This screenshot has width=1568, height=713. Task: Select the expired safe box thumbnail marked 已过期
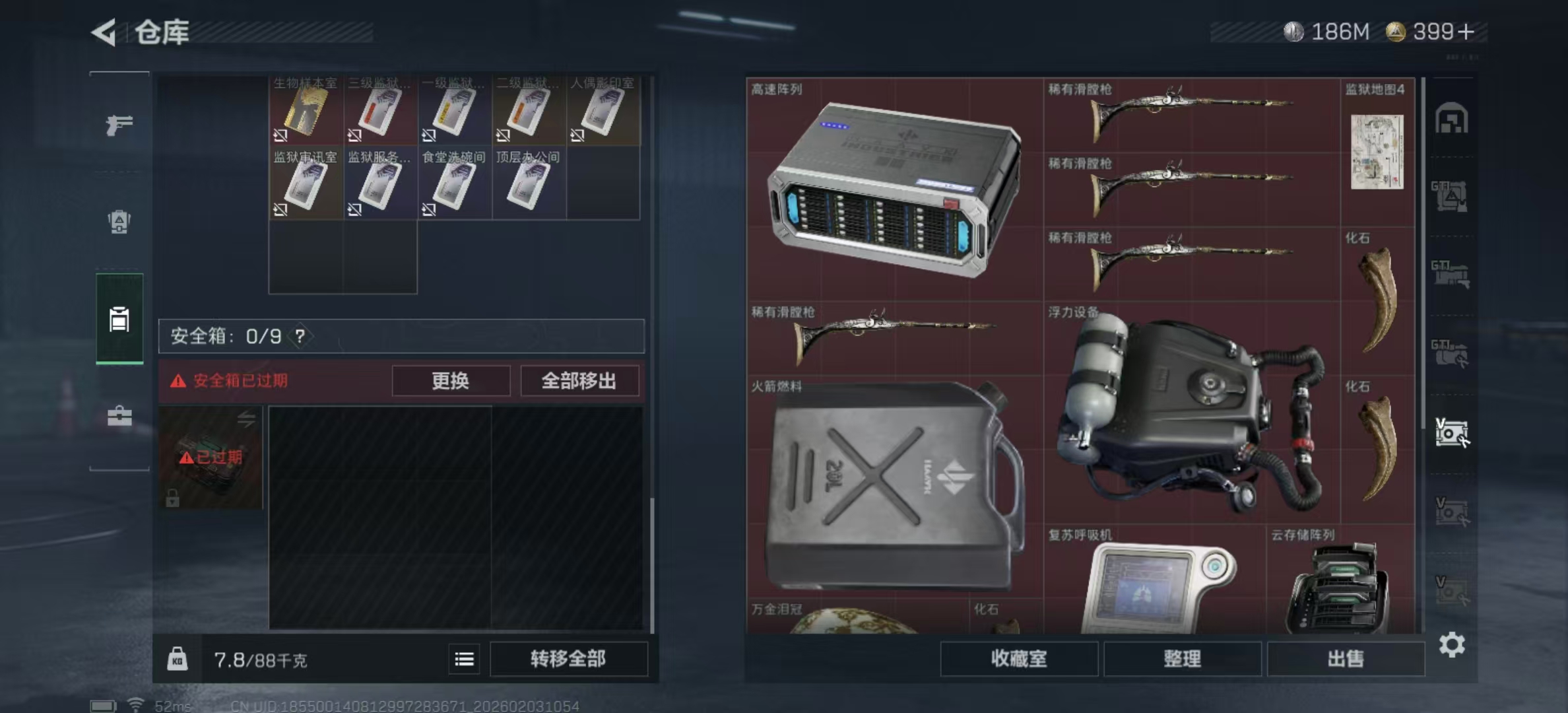point(210,458)
